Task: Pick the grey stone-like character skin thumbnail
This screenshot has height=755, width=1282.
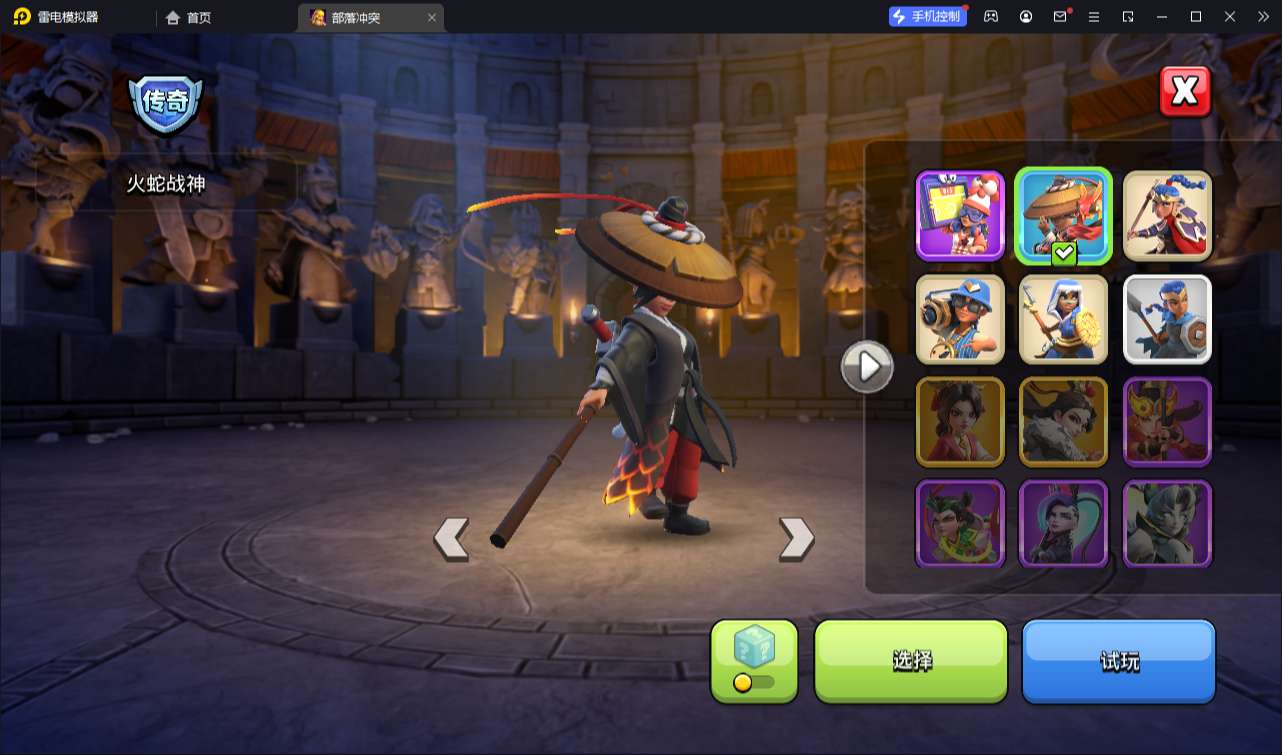Action: click(1167, 524)
